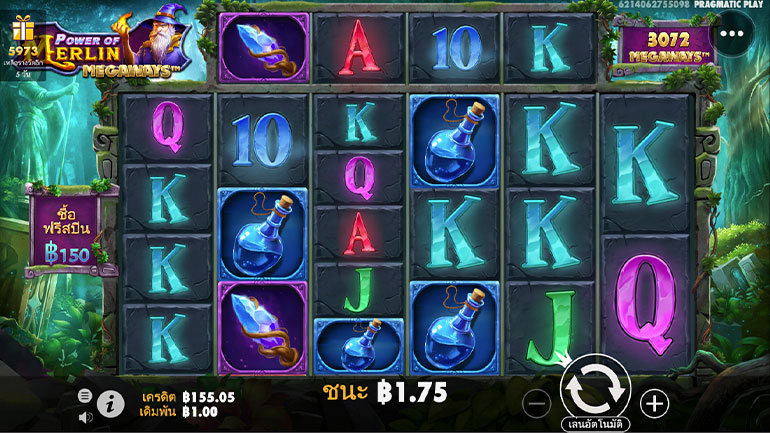The width and height of the screenshot is (770, 433).
Task: Open the autoplay (เล่นอัตโนมัติ) options
Action: pos(594,423)
